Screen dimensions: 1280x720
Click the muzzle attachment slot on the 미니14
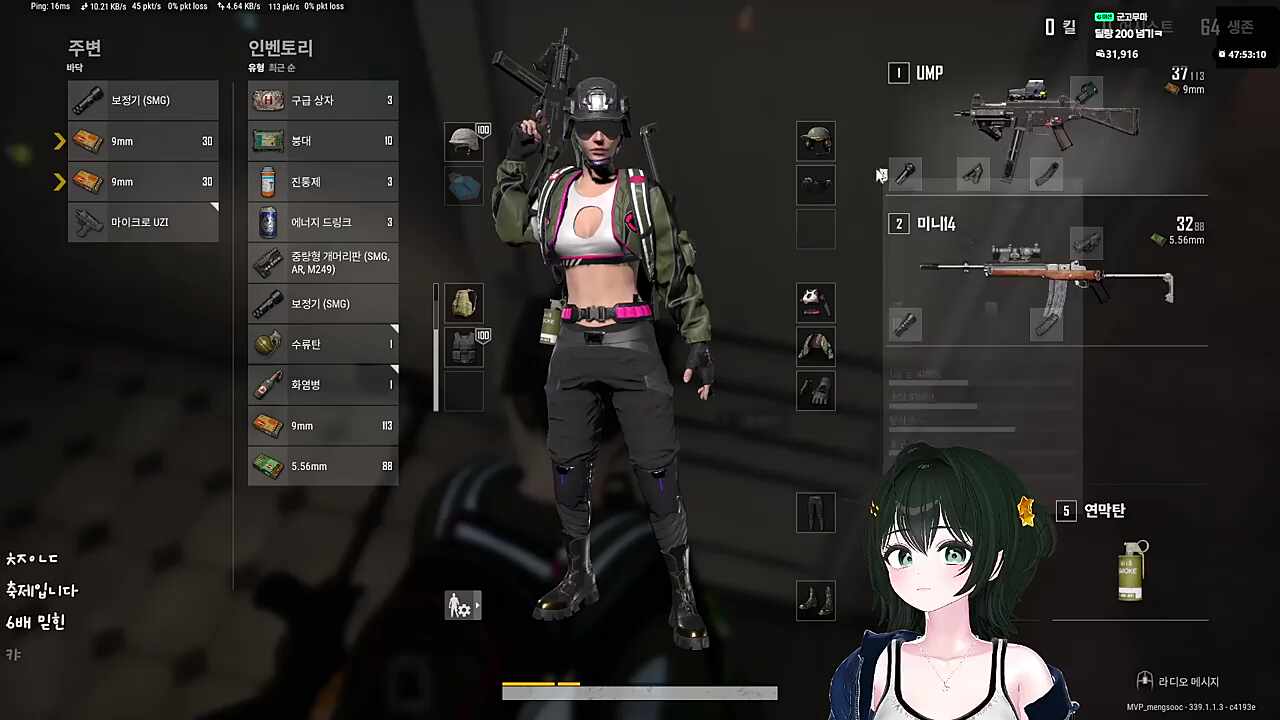[905, 325]
